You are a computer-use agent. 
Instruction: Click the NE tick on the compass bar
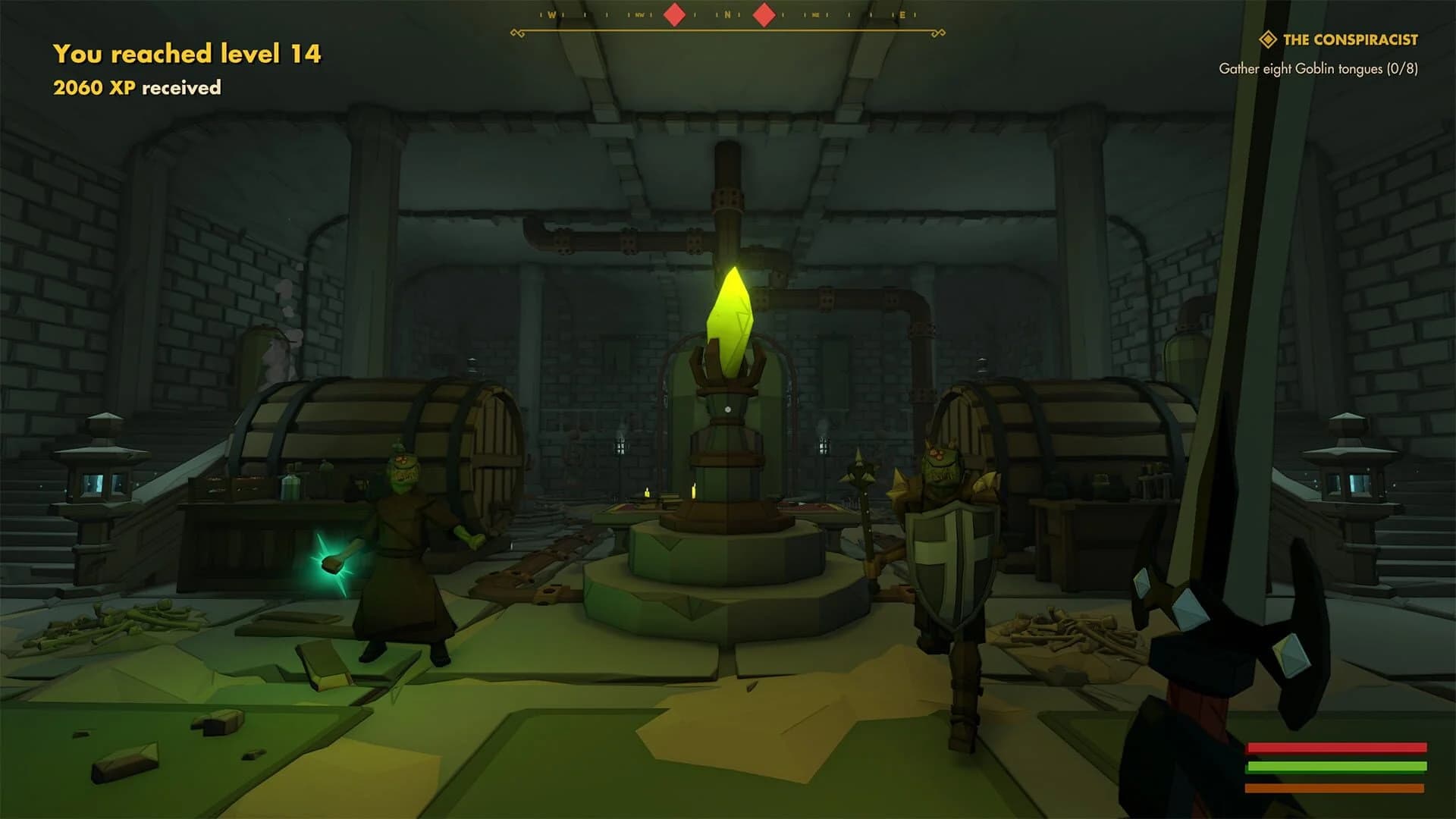point(815,14)
